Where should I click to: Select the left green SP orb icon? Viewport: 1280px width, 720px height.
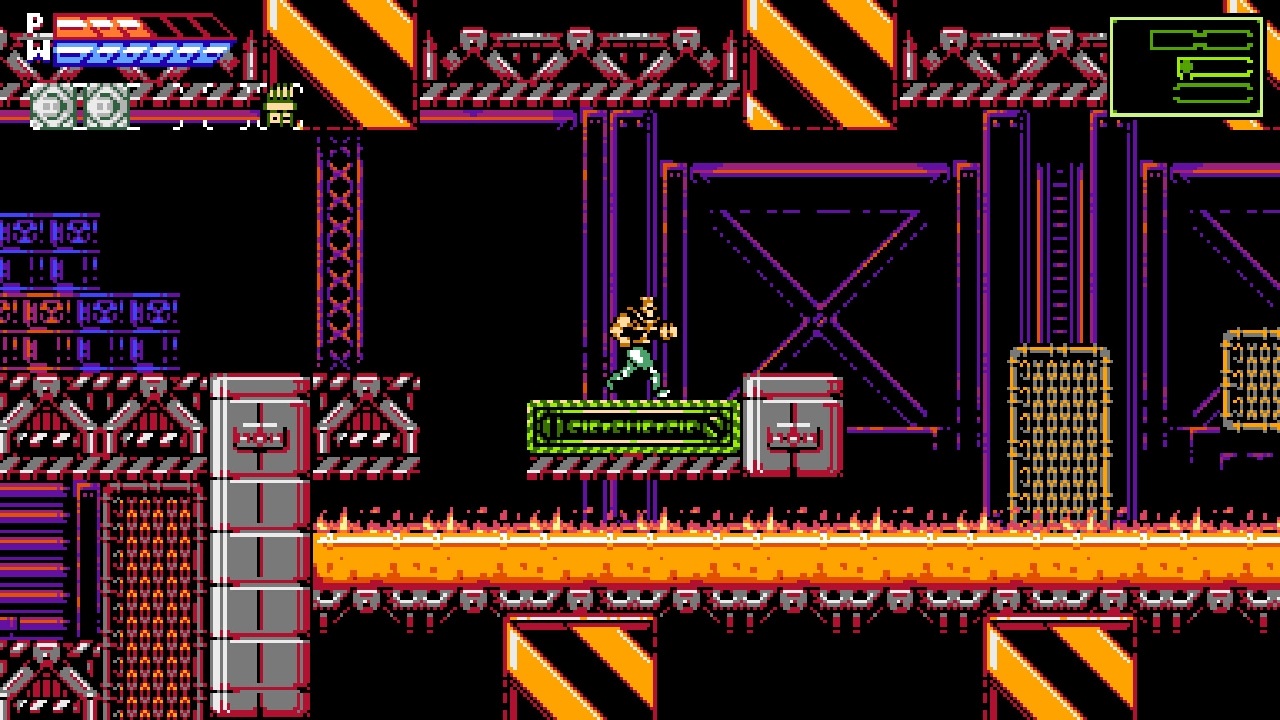[x=50, y=105]
